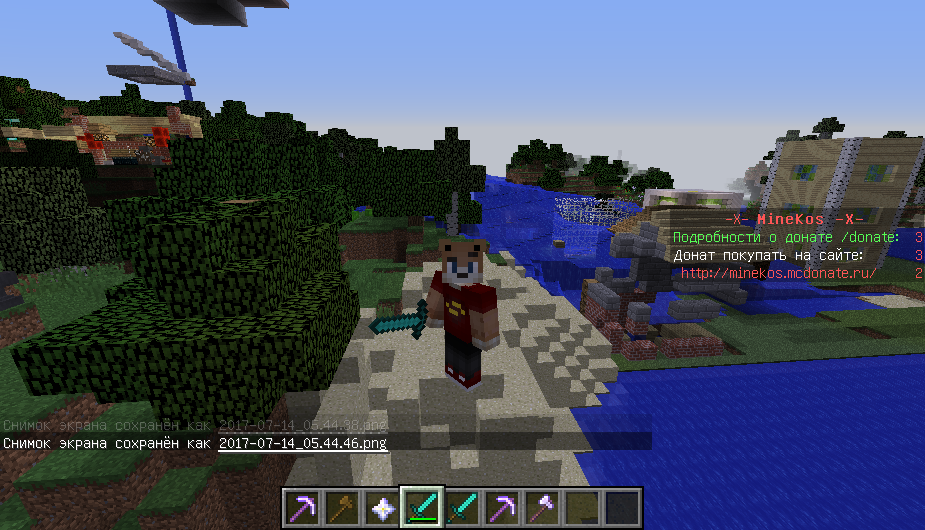Open faded screenshot link 2017-07-14_05.44.38.png

coord(302,424)
